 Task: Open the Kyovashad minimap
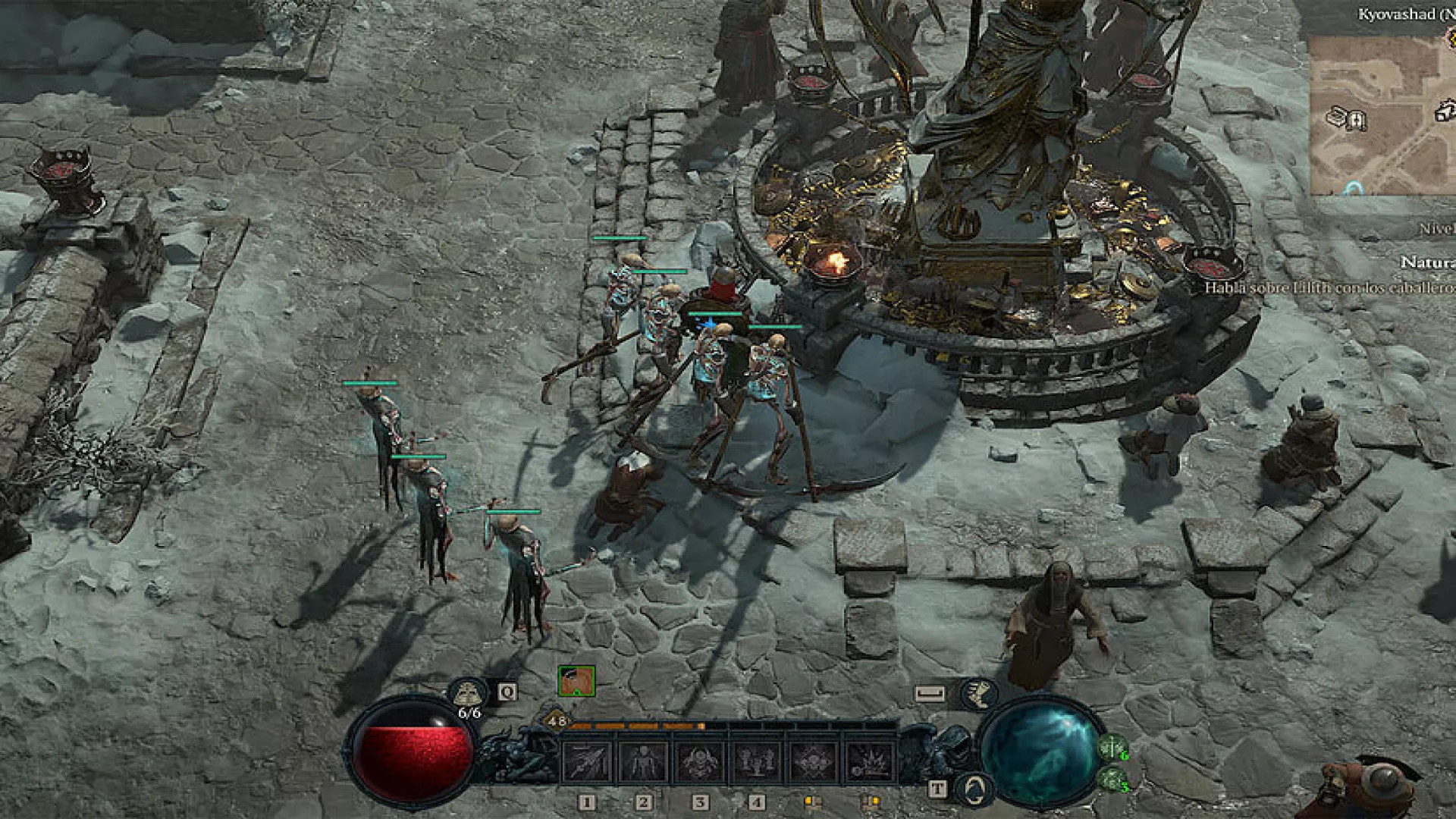[1382, 114]
